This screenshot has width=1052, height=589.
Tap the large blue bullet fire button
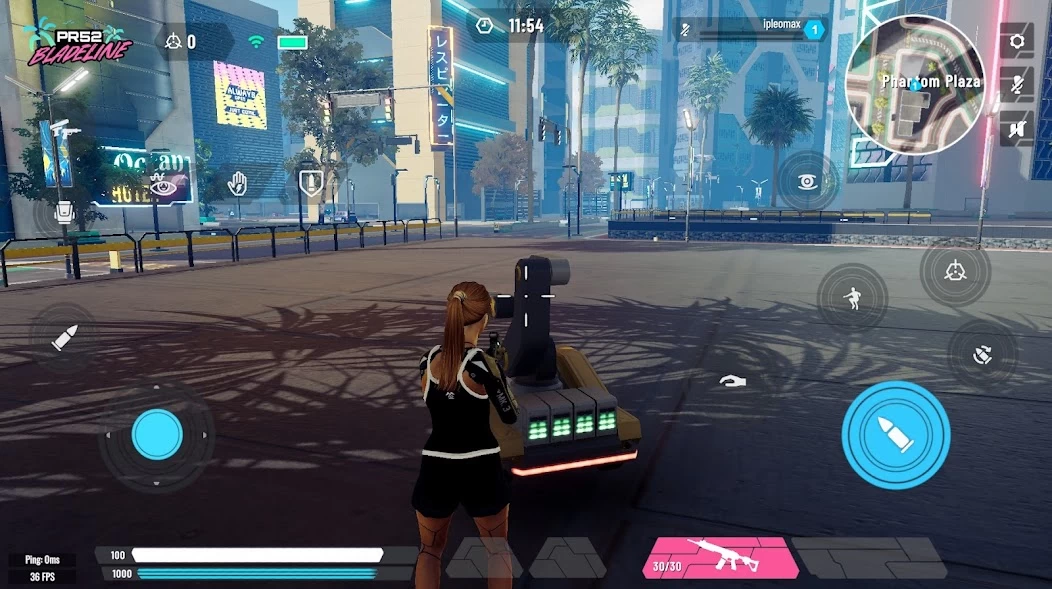895,433
